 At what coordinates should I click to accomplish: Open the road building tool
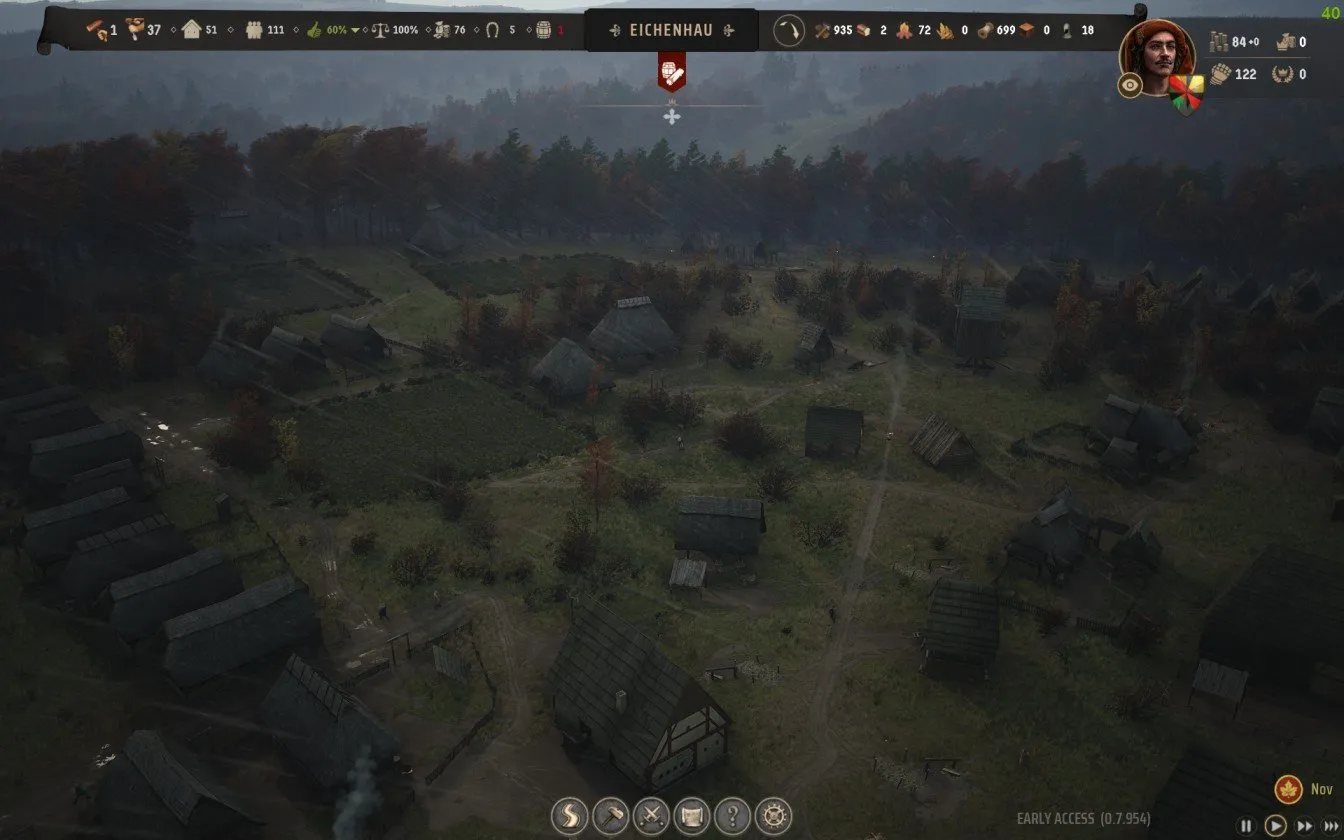(x=569, y=817)
